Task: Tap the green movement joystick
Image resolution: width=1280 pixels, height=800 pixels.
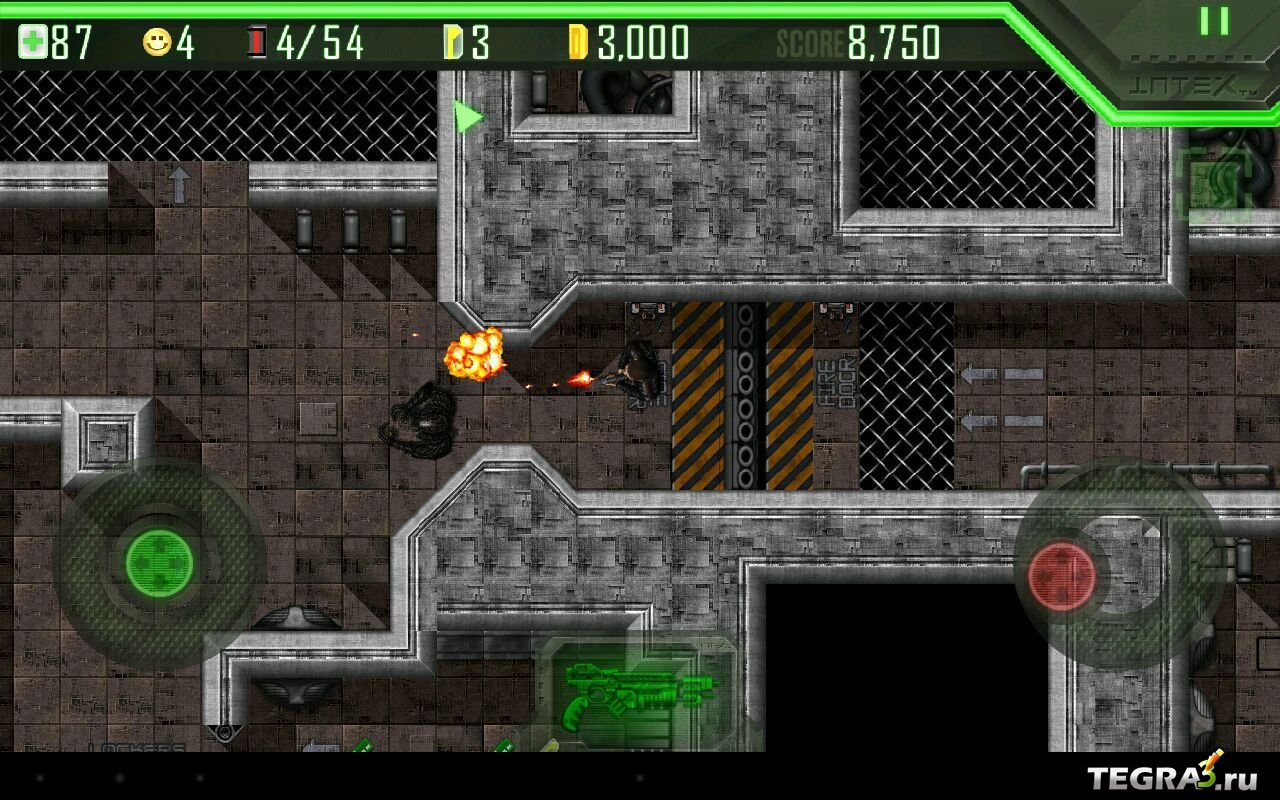Action: coord(159,561)
